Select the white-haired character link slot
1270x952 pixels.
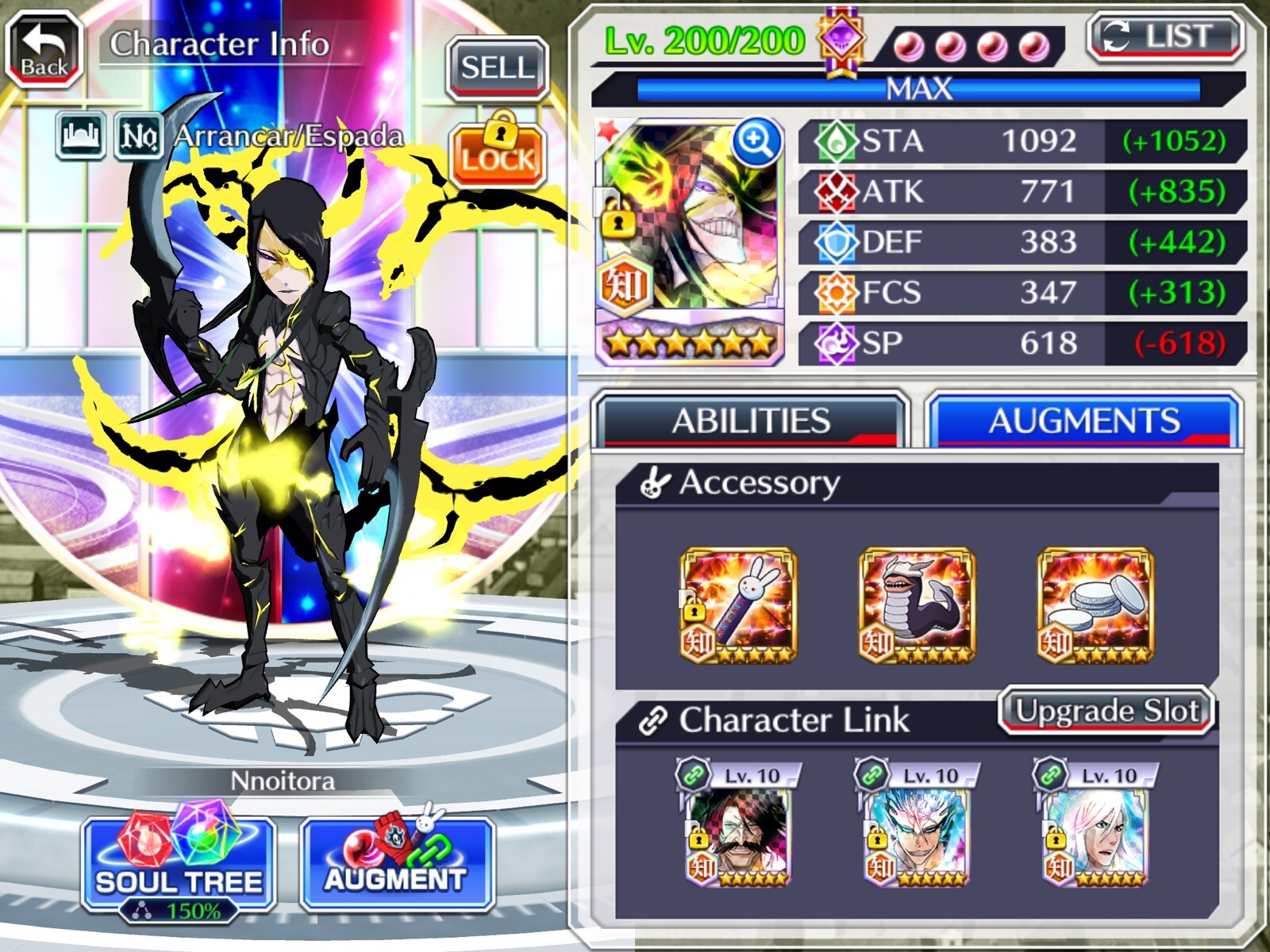coord(1095,835)
